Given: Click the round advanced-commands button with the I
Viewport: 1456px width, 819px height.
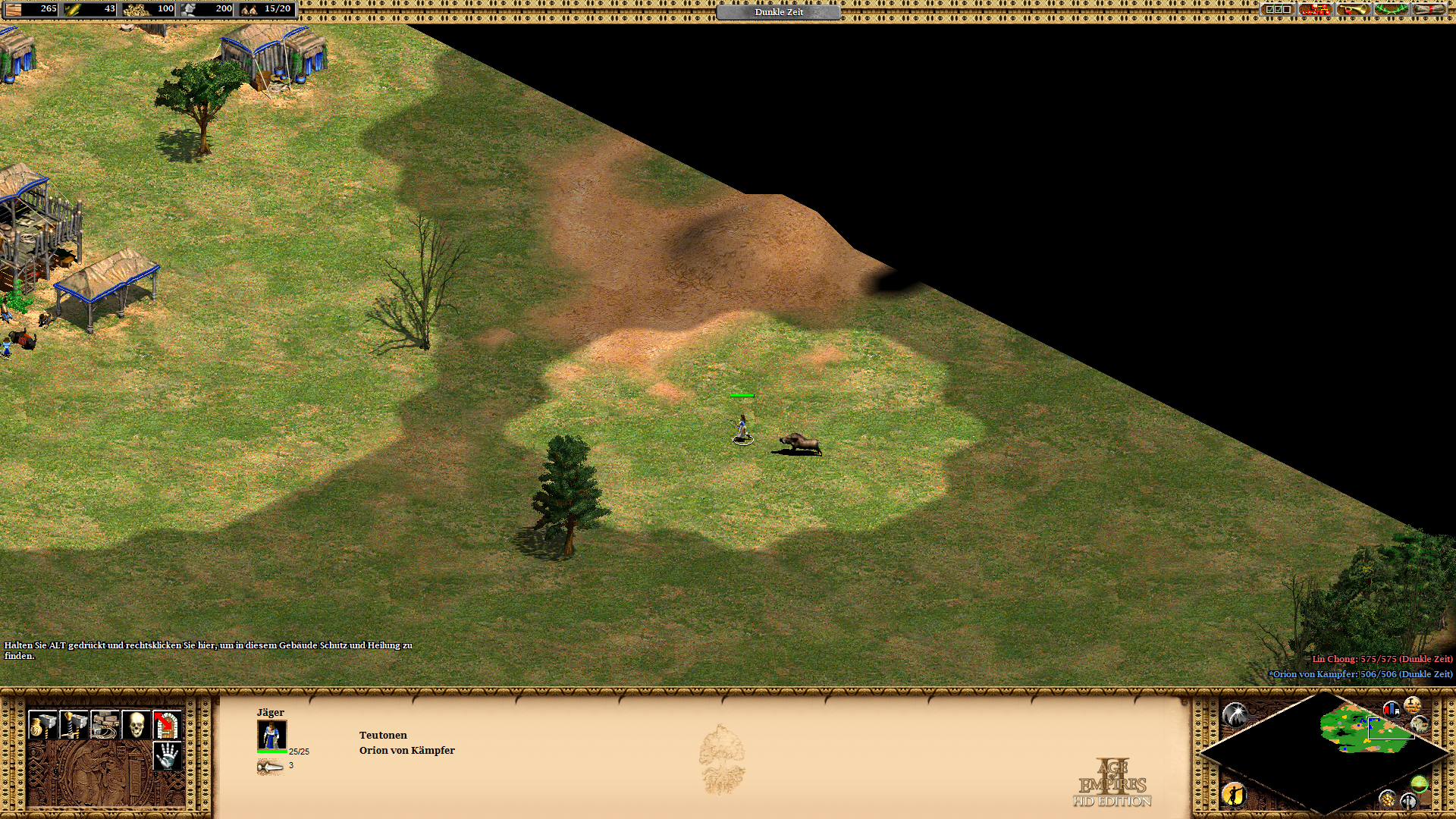Looking at the screenshot, I should tap(1412, 705).
